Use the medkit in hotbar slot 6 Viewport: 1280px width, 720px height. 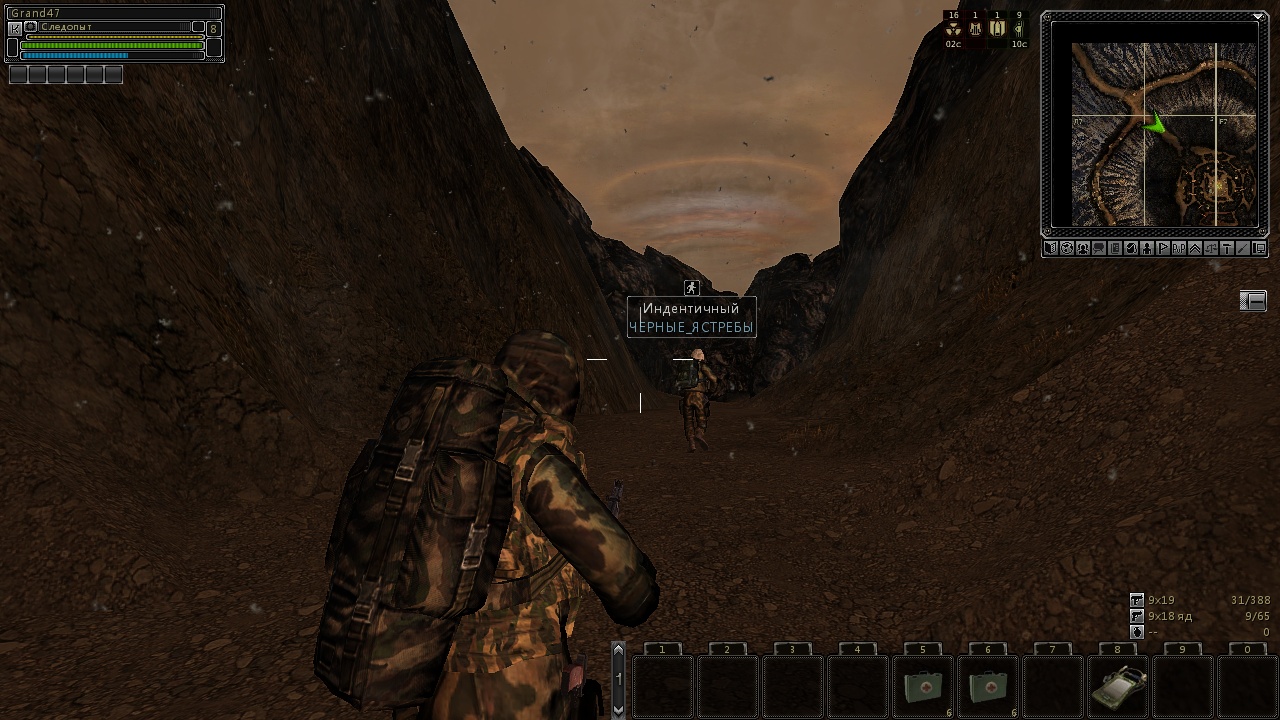[x=987, y=687]
